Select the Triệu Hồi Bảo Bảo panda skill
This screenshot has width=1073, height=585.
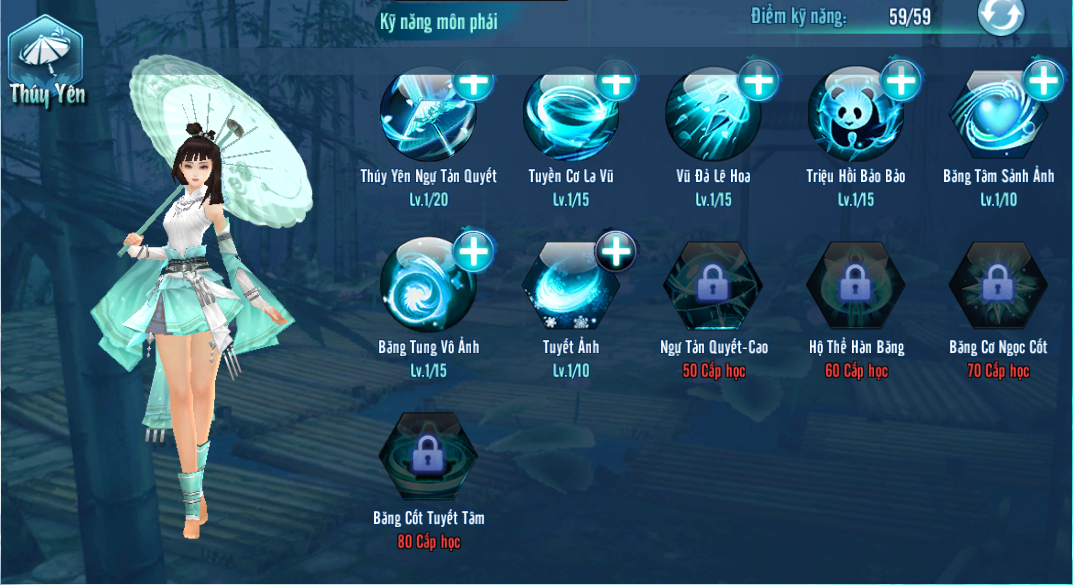pyautogui.click(x=855, y=115)
